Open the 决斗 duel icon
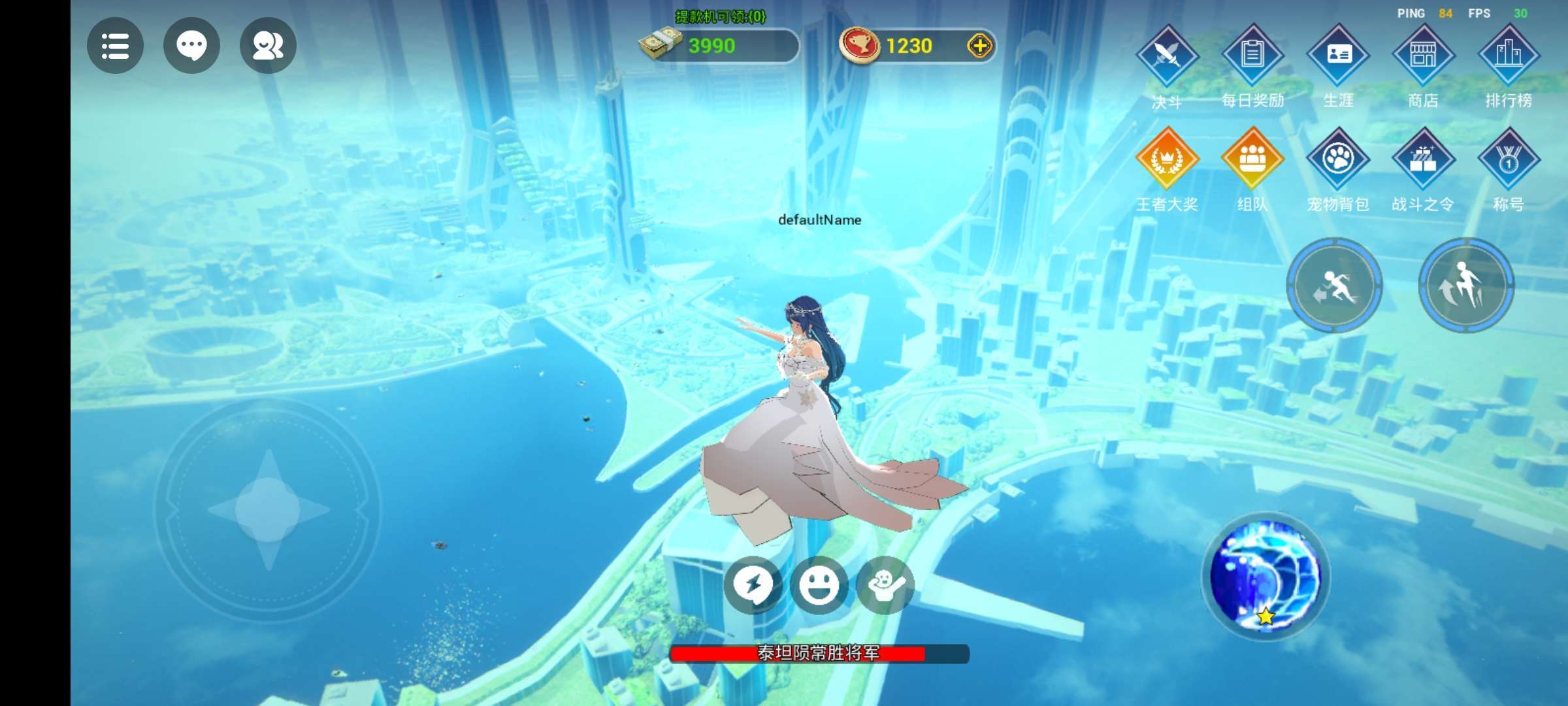 click(1168, 56)
